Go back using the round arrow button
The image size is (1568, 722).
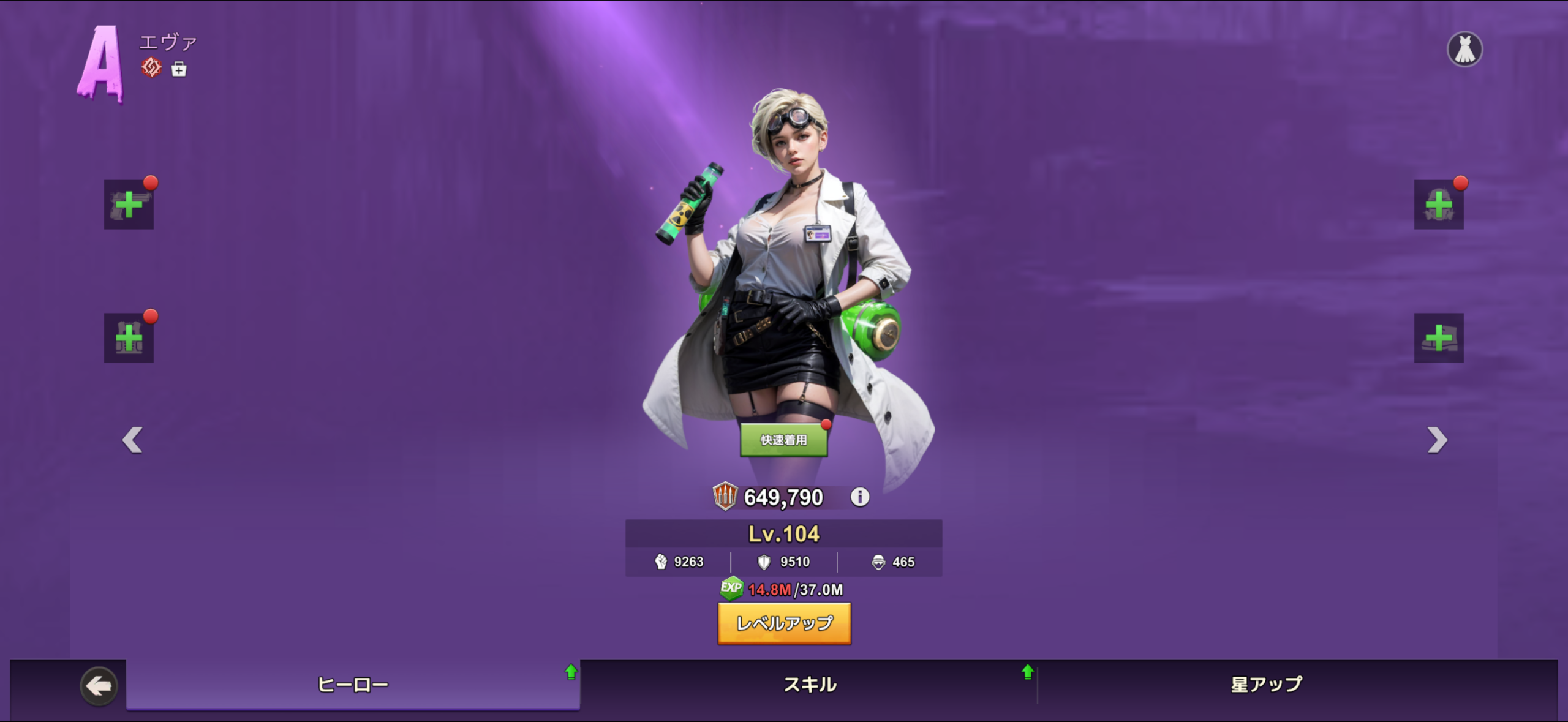99,686
